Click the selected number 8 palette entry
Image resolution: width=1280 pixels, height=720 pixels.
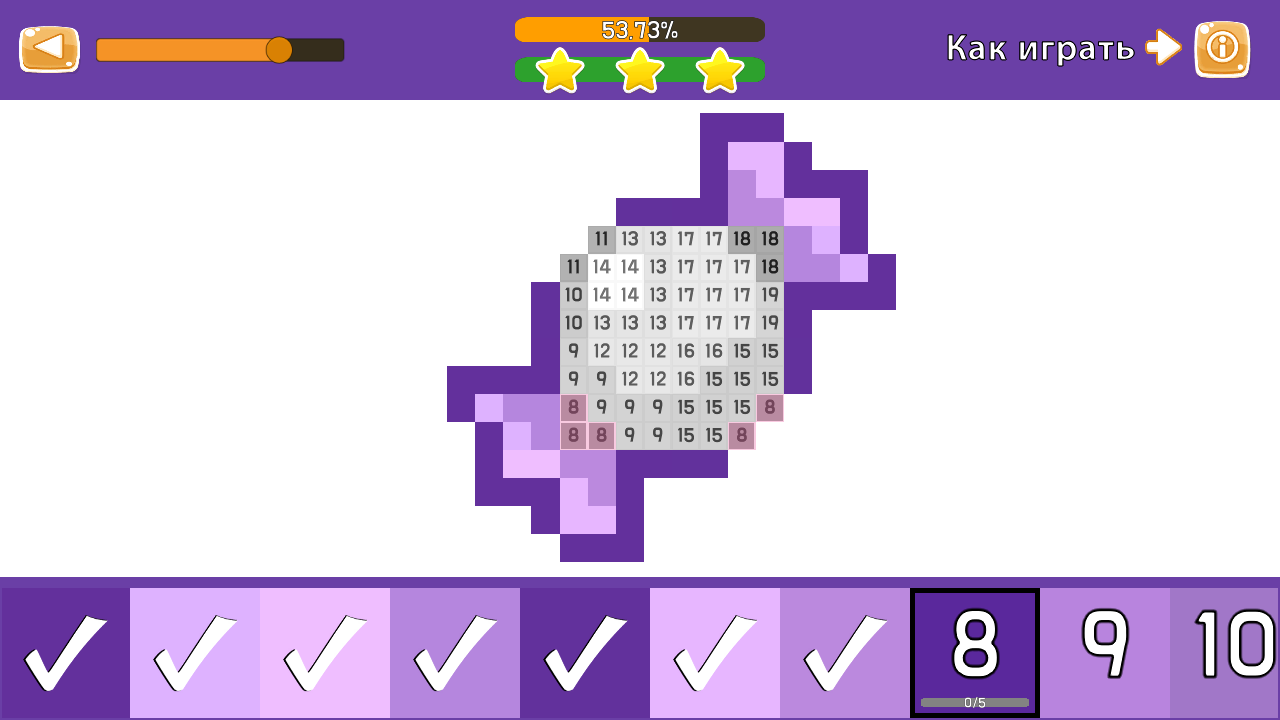tap(975, 645)
